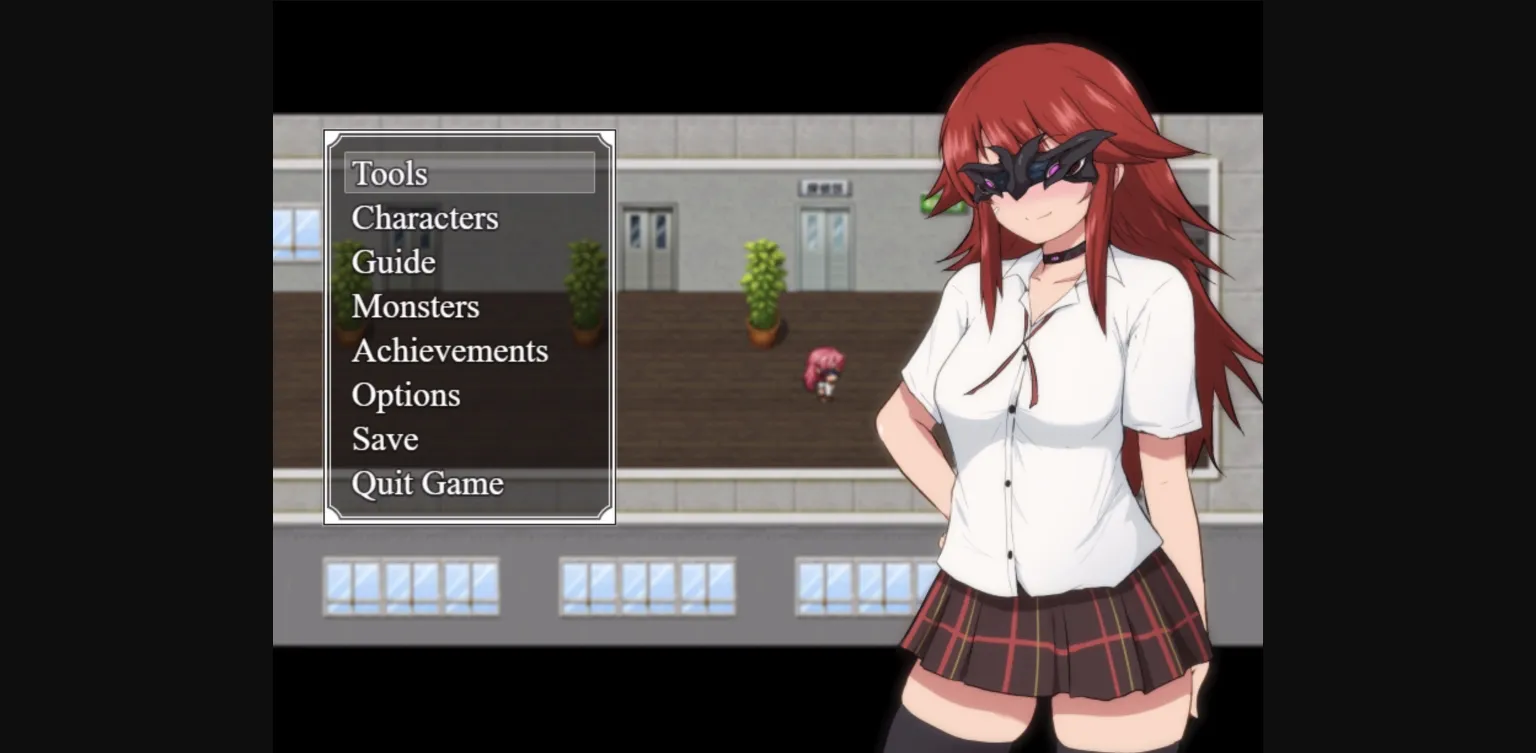This screenshot has width=1536, height=753.
Task: Open the Options settings
Action: click(x=405, y=395)
